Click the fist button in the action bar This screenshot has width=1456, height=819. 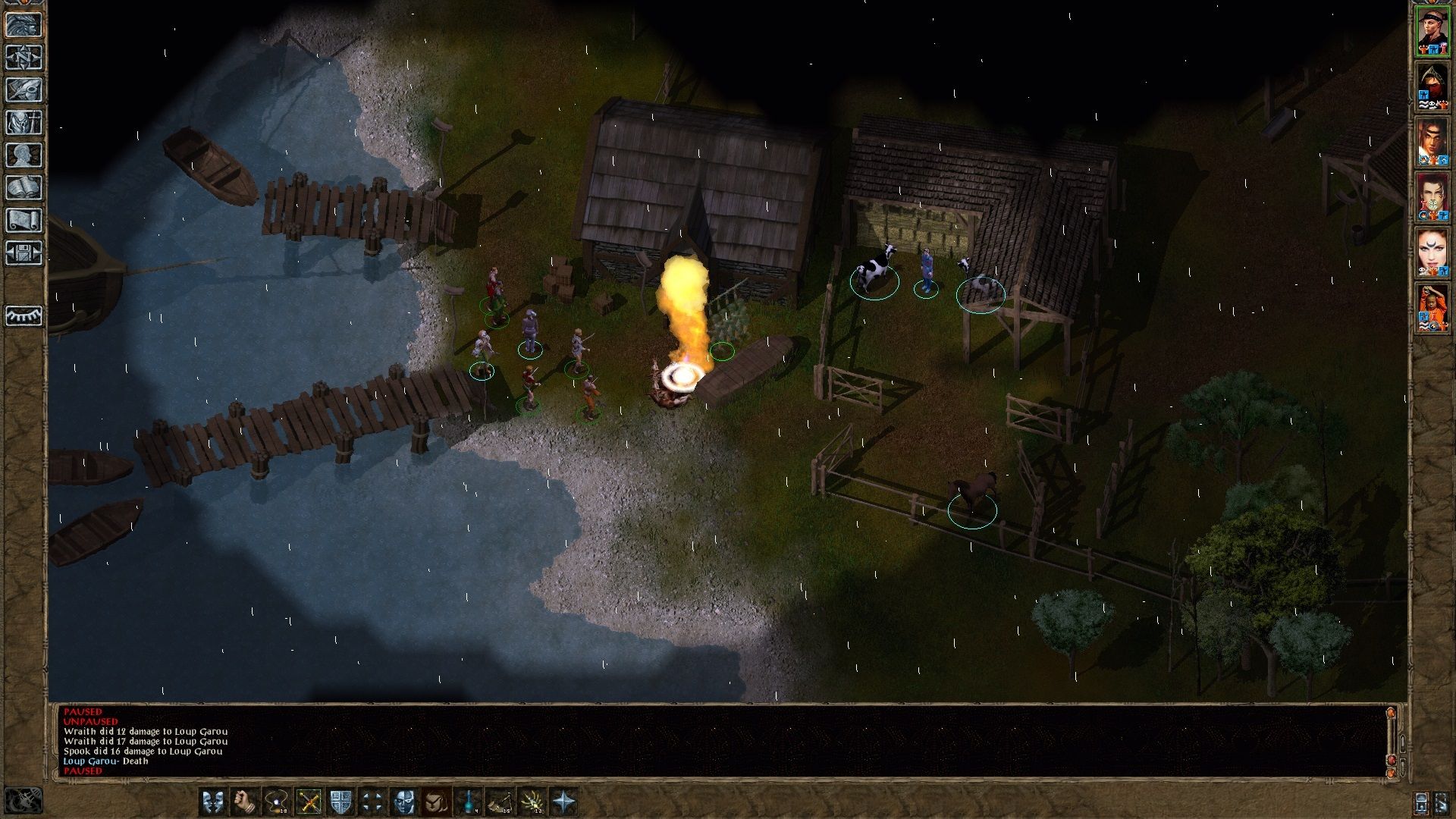tap(245, 802)
